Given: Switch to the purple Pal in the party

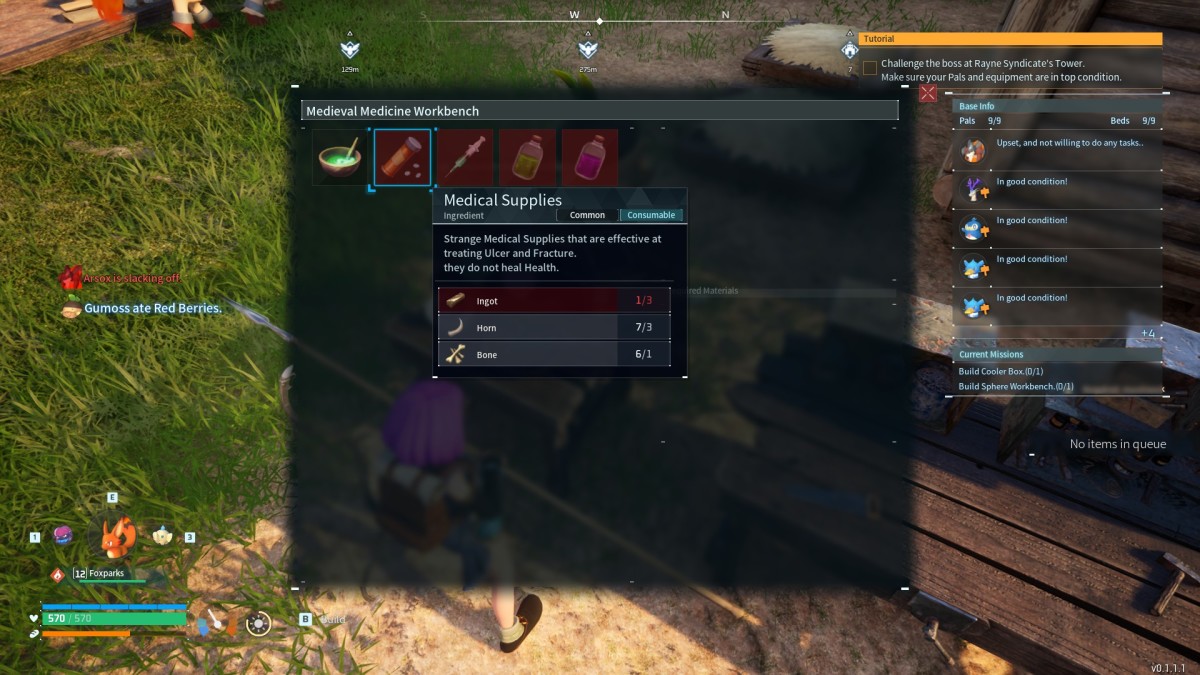Looking at the screenshot, I should (63, 536).
